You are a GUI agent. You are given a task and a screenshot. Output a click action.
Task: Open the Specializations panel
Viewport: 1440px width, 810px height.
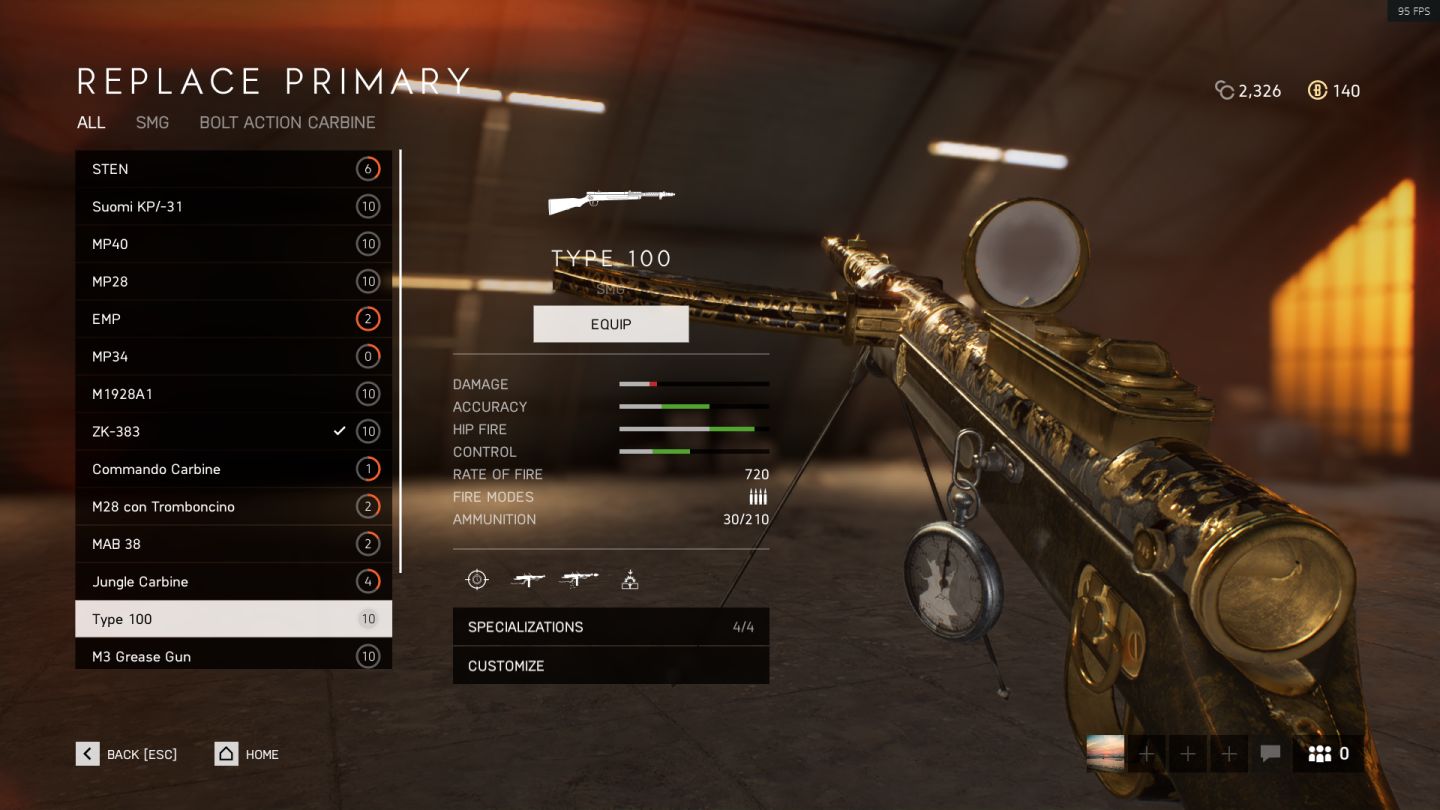610,627
